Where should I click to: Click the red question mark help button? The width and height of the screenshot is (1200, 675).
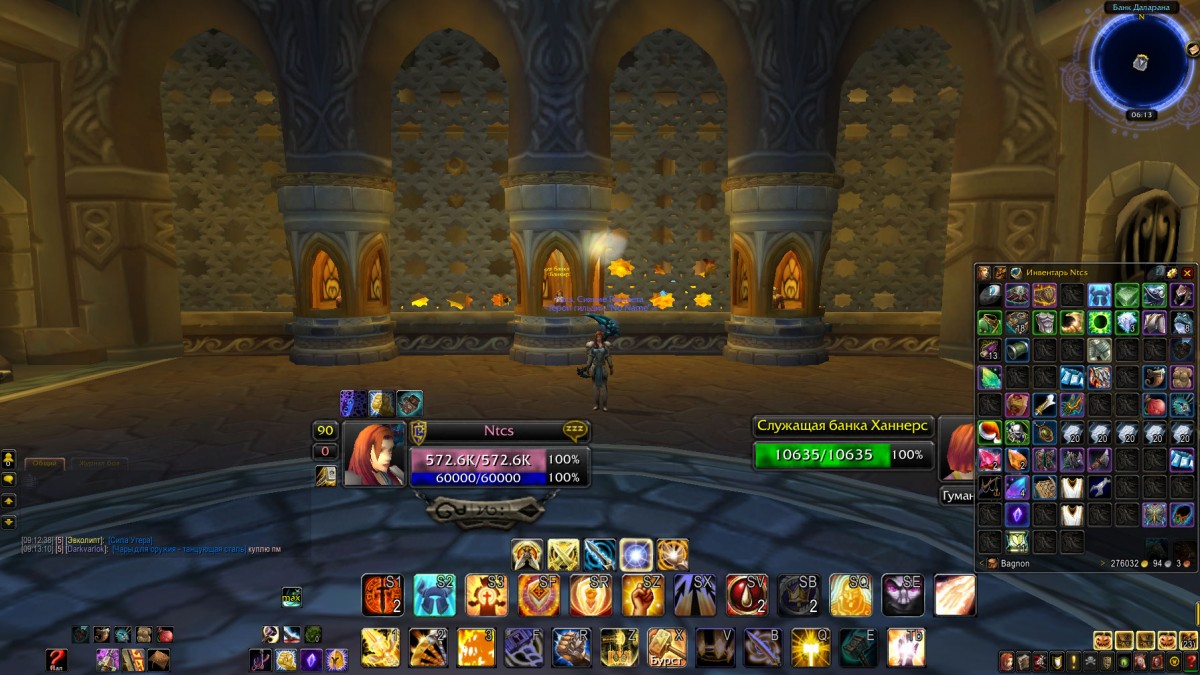click(x=56, y=659)
